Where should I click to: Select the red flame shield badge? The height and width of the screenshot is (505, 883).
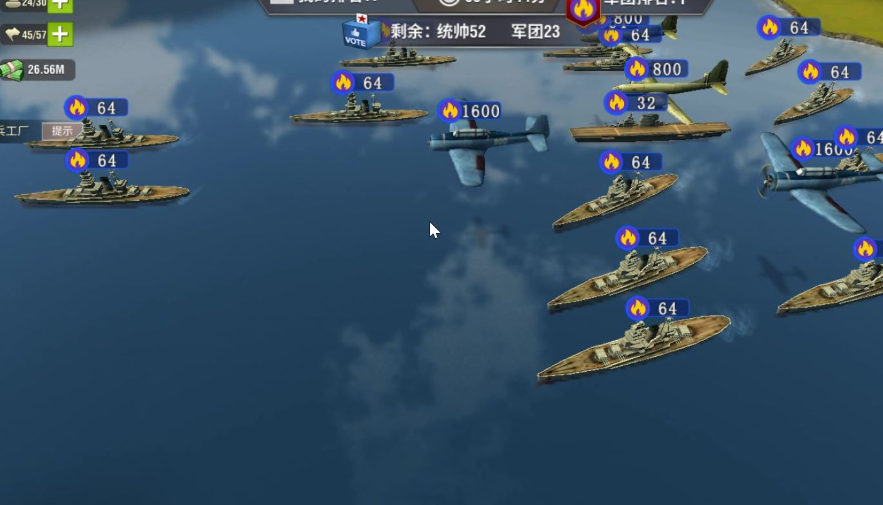click(x=583, y=10)
